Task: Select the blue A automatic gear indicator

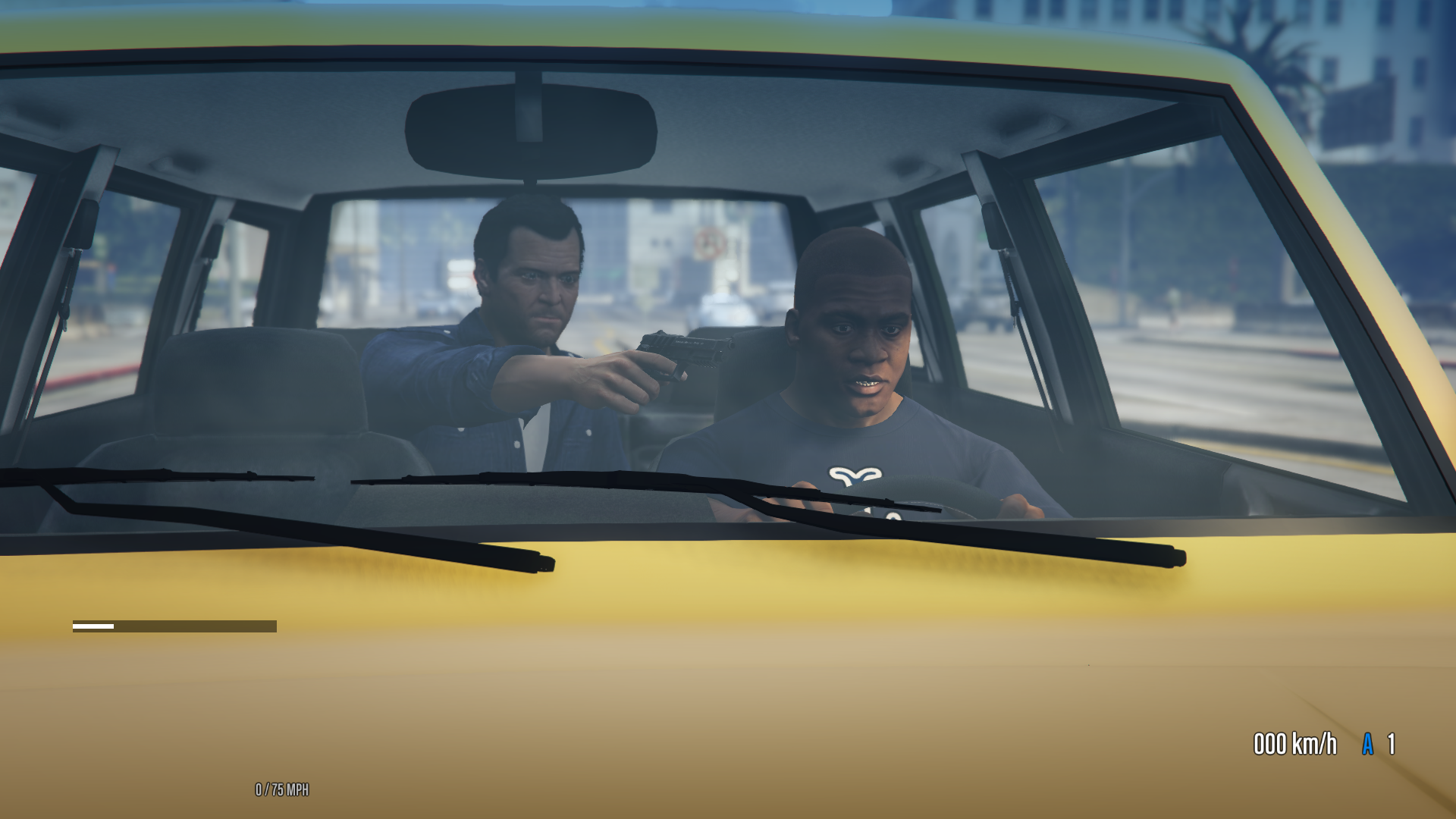Action: click(x=1367, y=745)
